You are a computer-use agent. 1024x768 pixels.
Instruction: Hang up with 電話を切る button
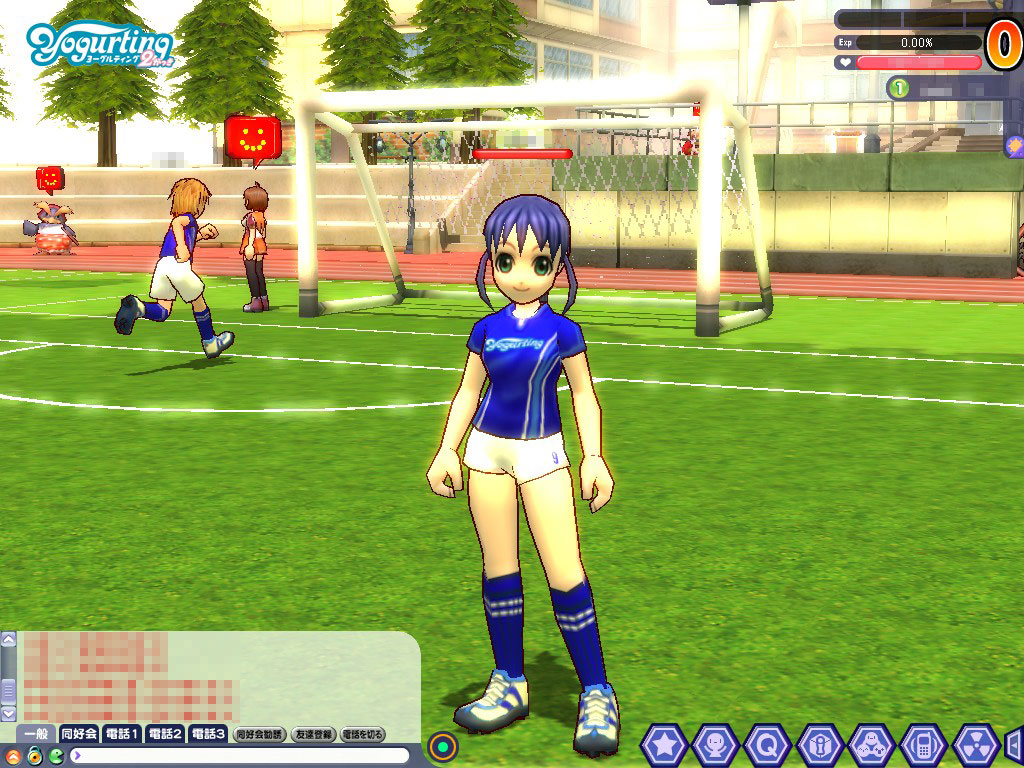pos(362,734)
